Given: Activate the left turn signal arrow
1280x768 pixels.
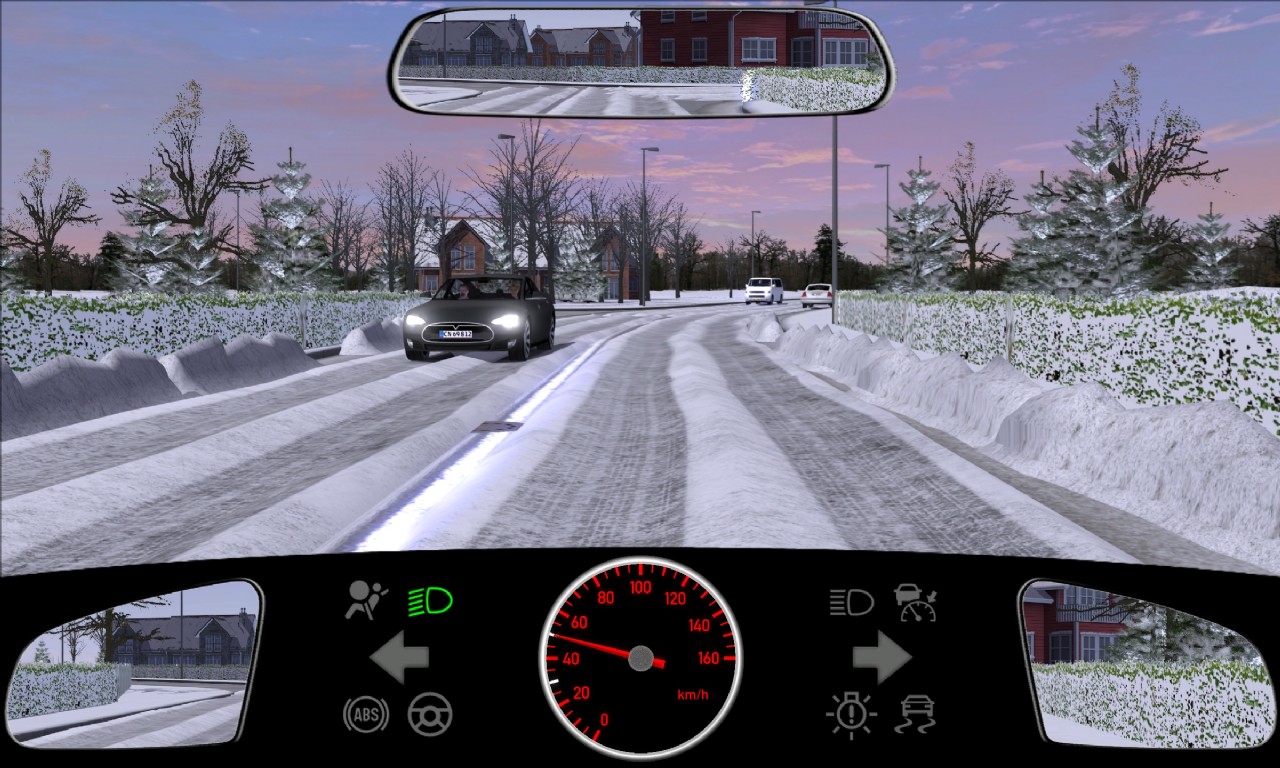Looking at the screenshot, I should [x=399, y=657].
